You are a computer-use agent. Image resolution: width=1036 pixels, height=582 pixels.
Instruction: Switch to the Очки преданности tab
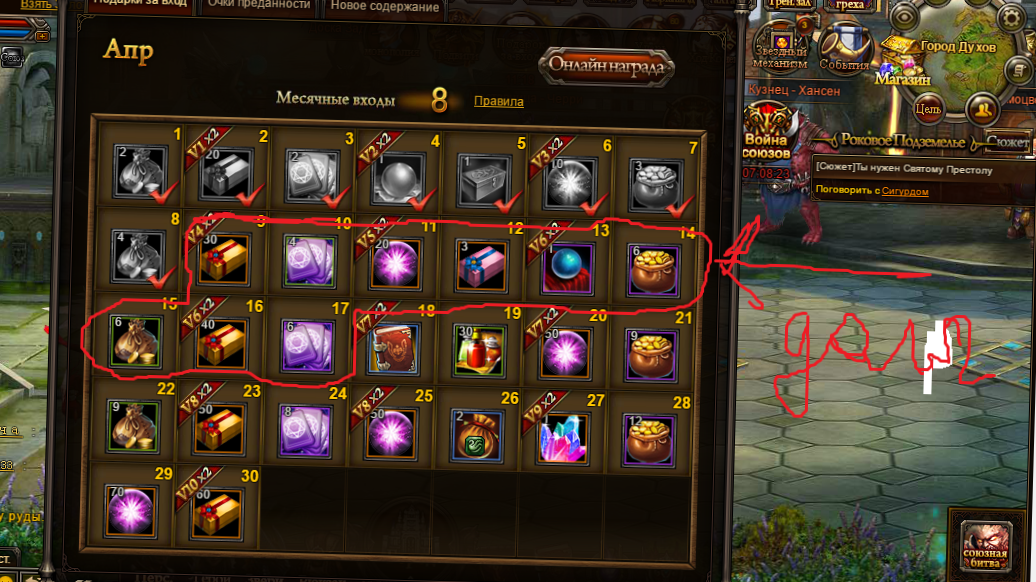[272, 6]
